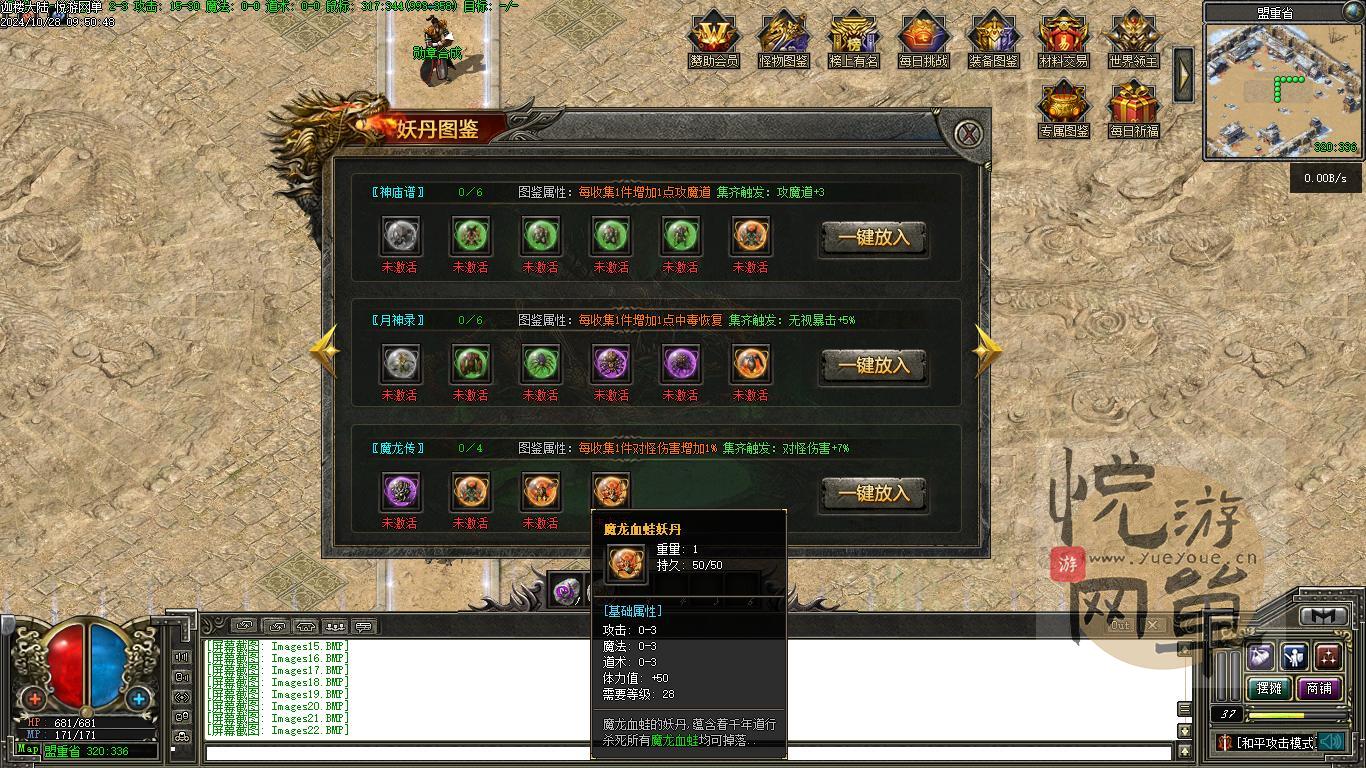This screenshot has width=1366, height=768.
Task: Open the 摆摊 stall button
Action: (1269, 688)
